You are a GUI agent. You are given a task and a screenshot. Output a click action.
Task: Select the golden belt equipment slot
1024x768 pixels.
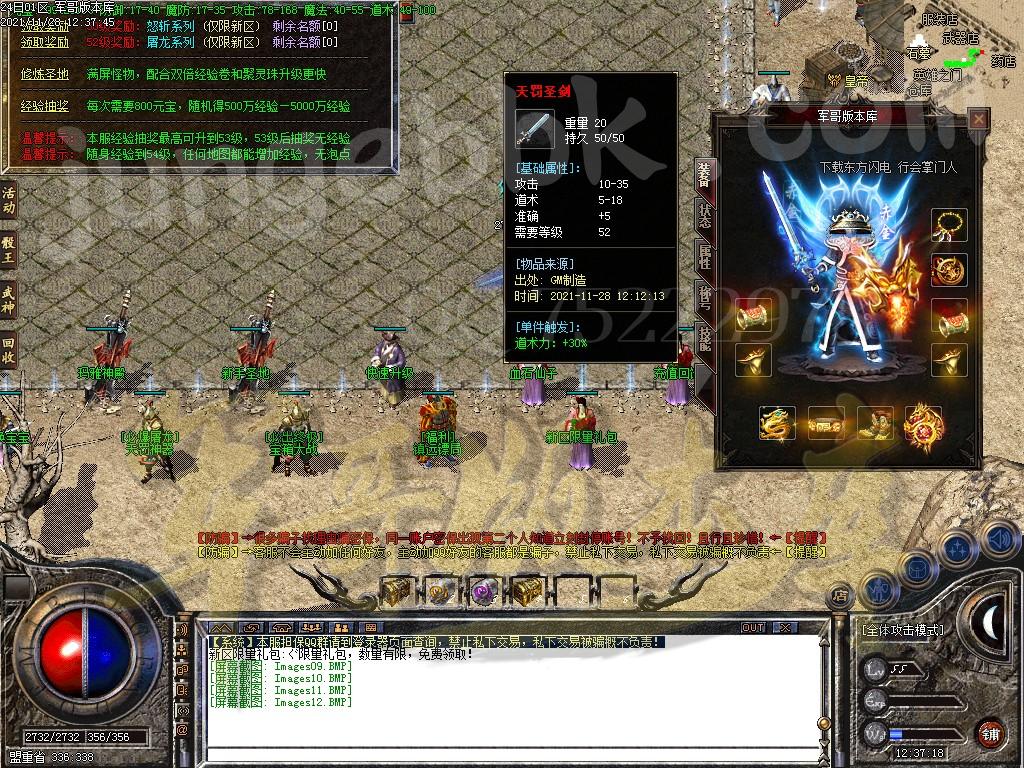826,423
